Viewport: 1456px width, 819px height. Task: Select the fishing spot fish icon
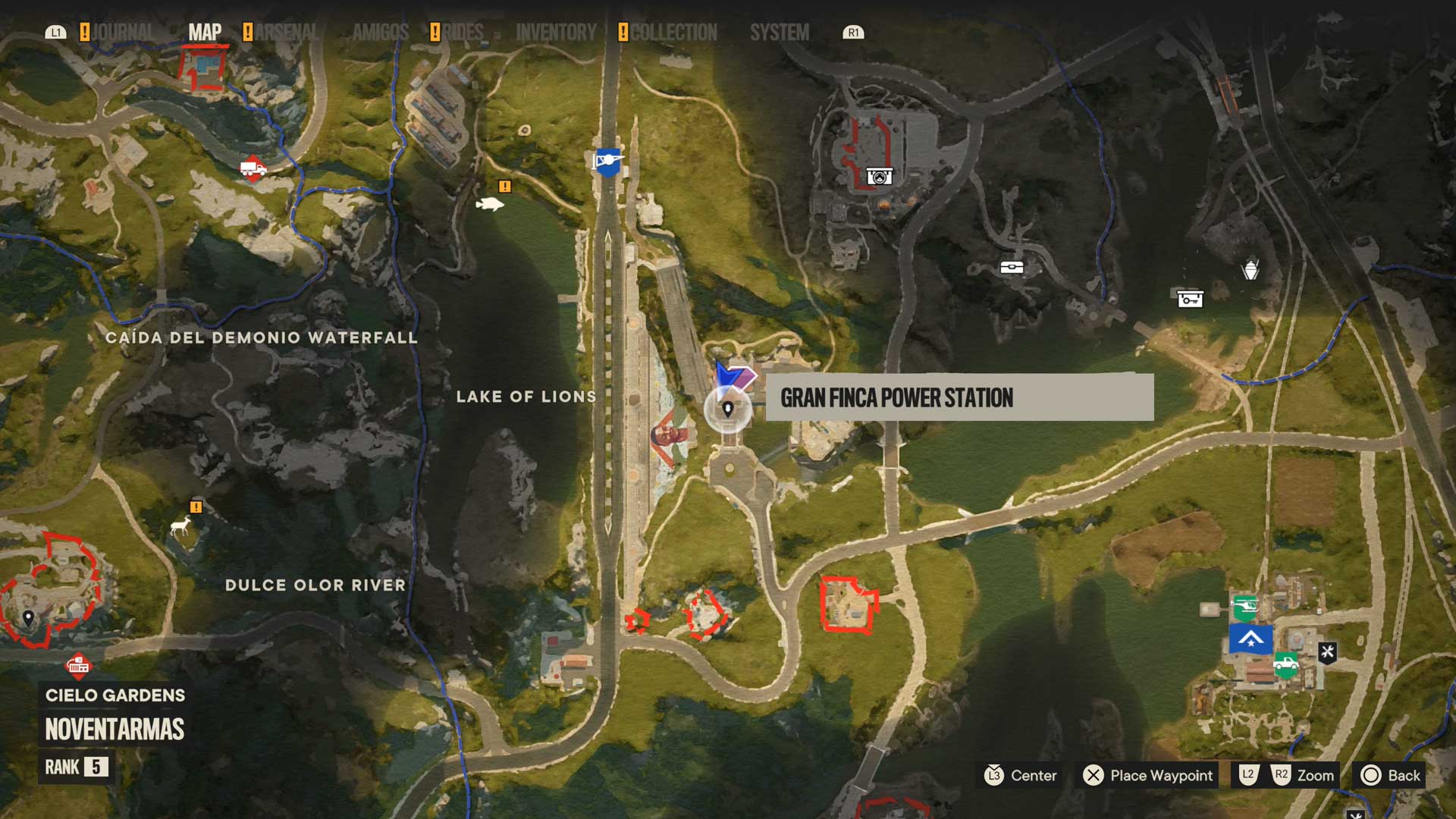coord(489,203)
